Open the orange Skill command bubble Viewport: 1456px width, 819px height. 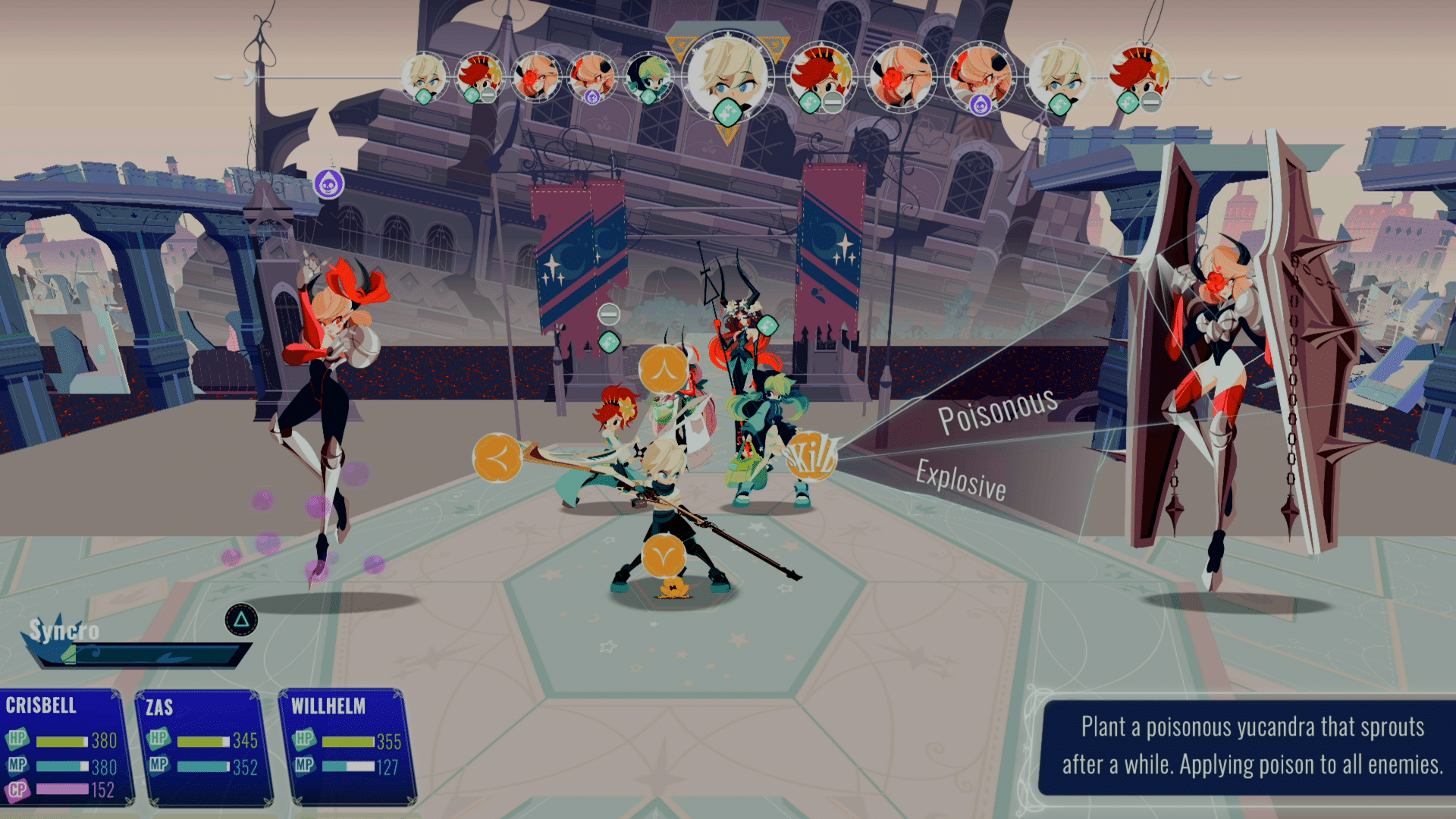pos(811,456)
